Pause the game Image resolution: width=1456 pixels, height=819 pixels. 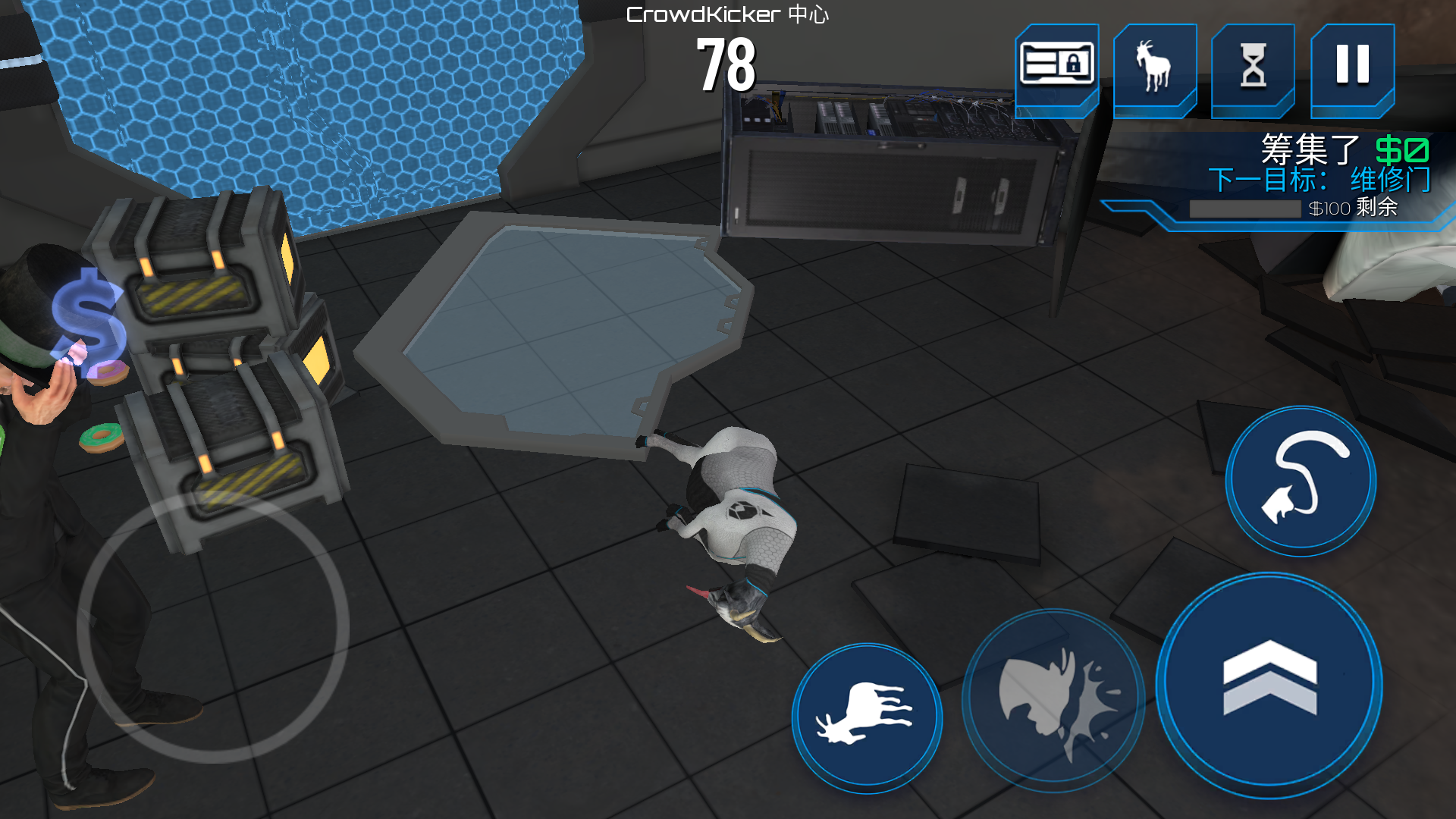[x=1352, y=67]
